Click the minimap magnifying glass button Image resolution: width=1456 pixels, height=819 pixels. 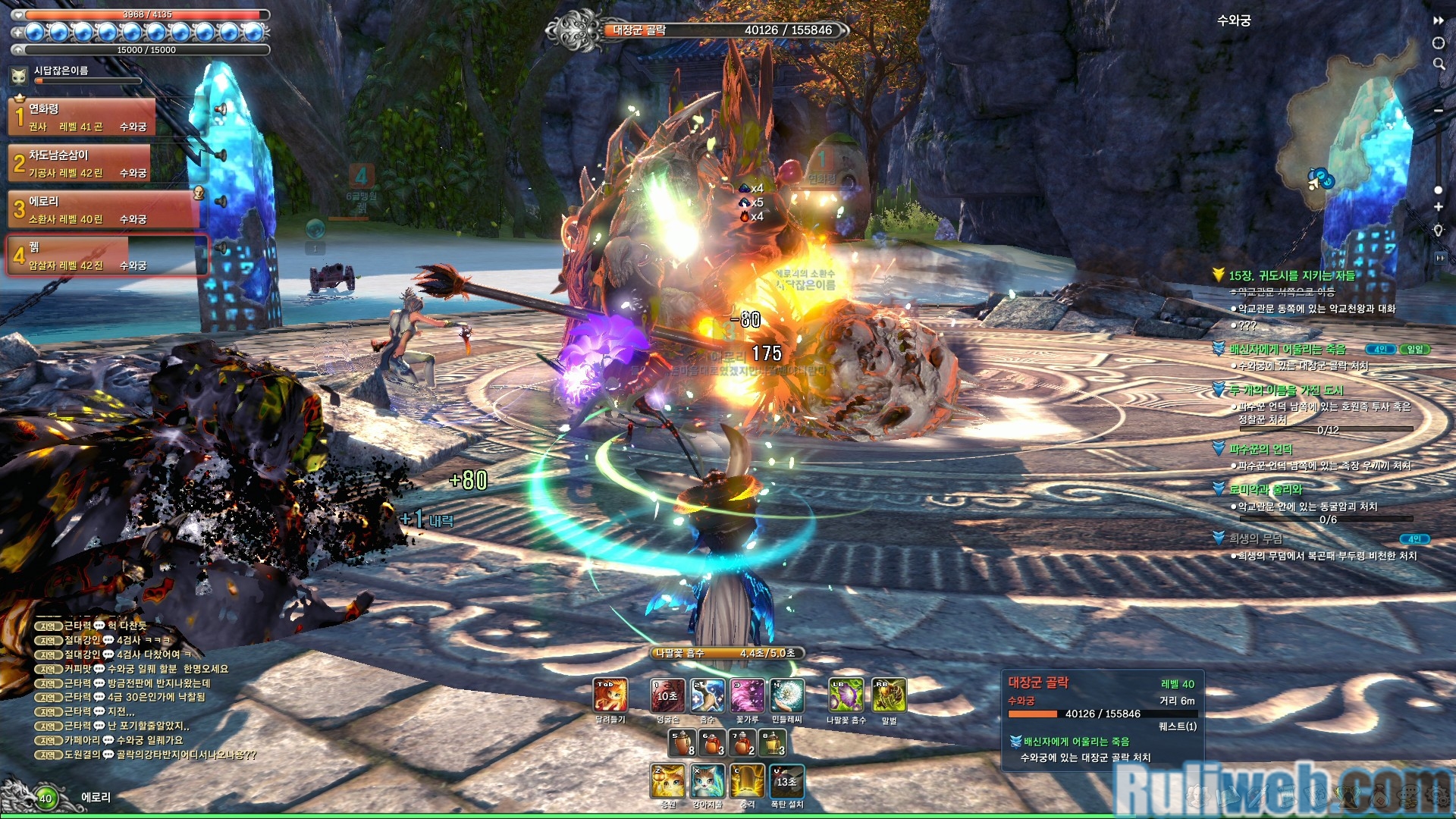pyautogui.click(x=1439, y=64)
